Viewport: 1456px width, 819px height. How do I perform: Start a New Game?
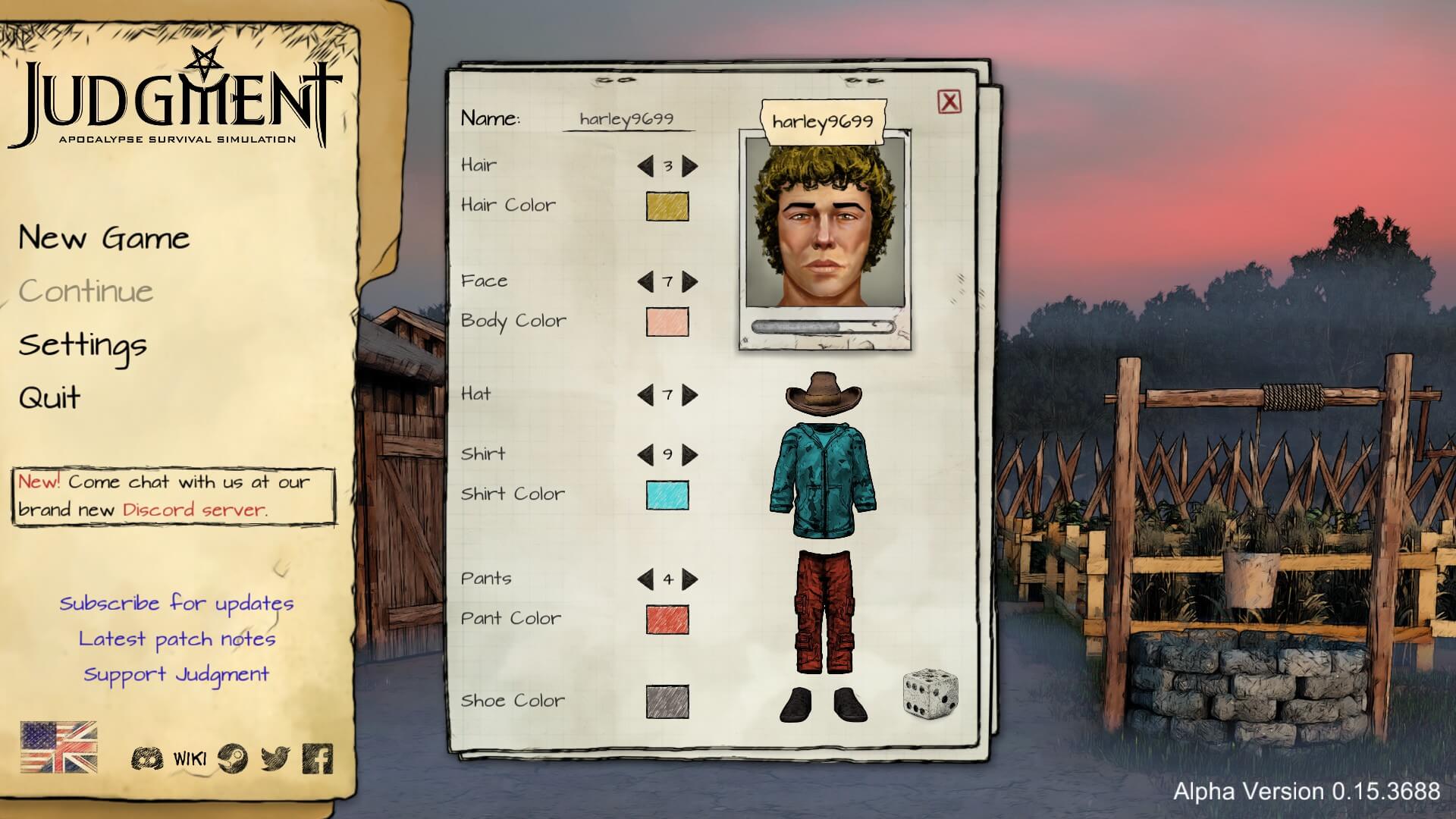[104, 239]
